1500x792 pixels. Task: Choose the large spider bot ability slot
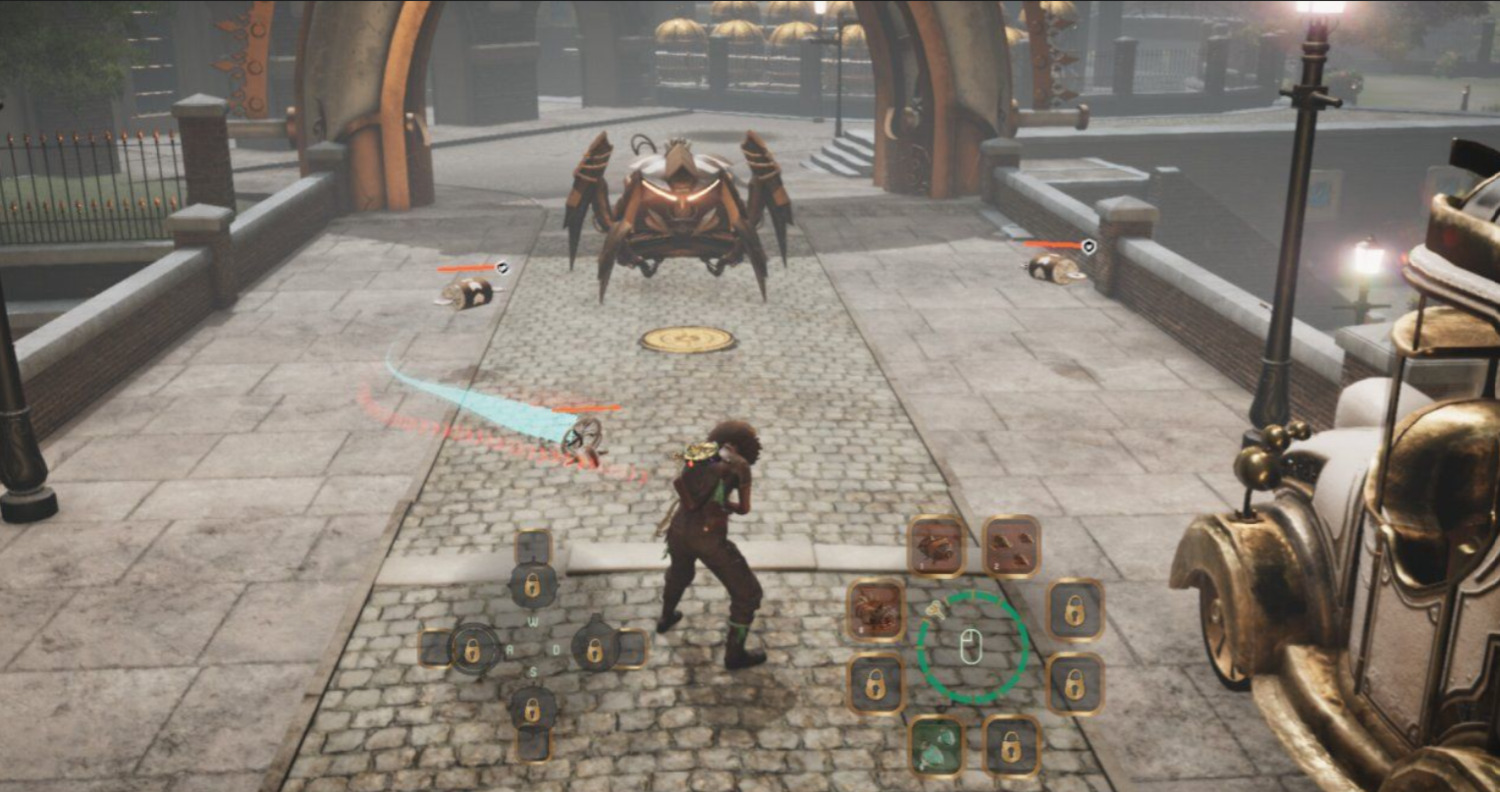pyautogui.click(x=876, y=611)
